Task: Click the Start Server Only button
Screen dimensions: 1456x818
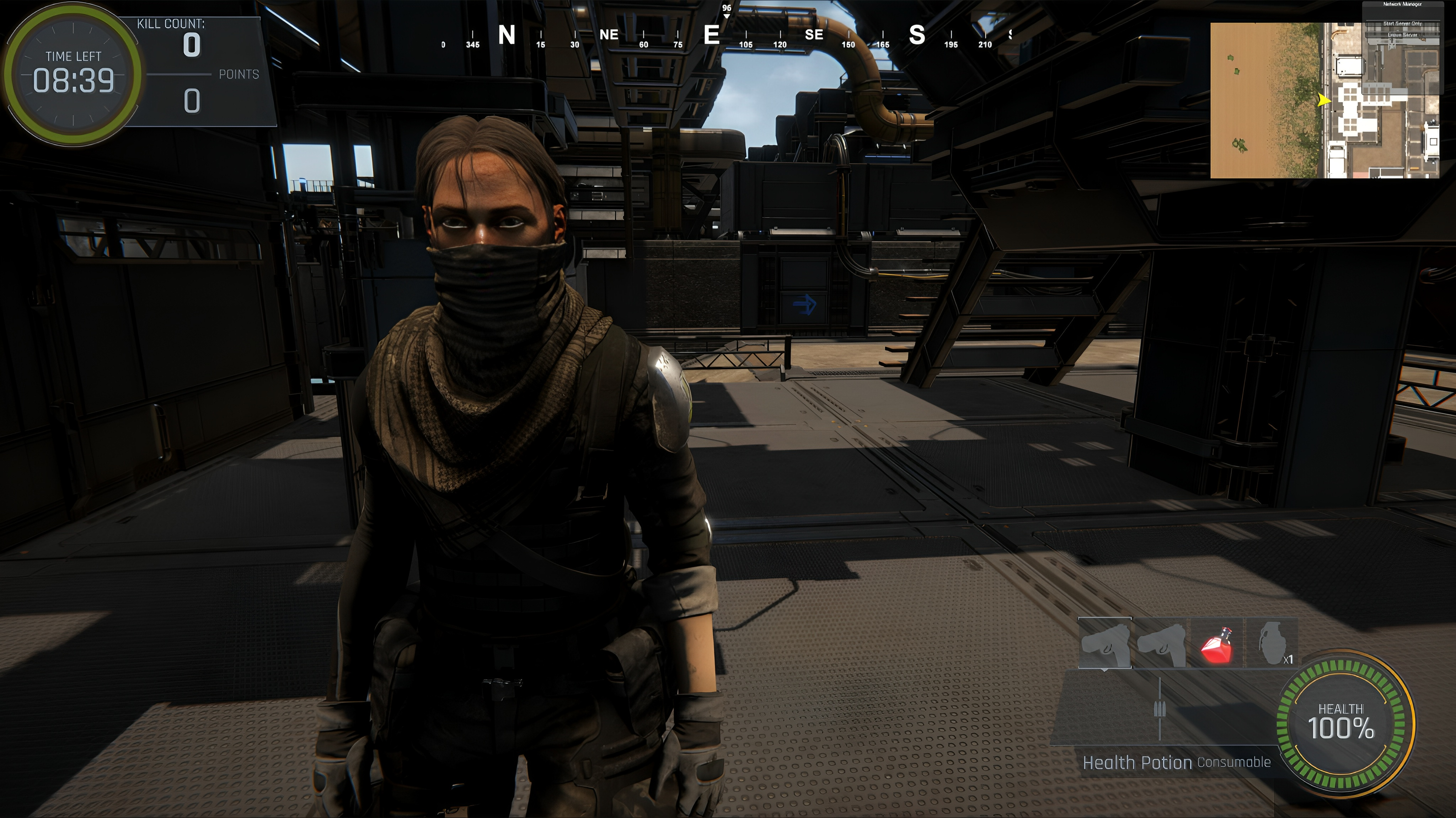Action: 1402,24
